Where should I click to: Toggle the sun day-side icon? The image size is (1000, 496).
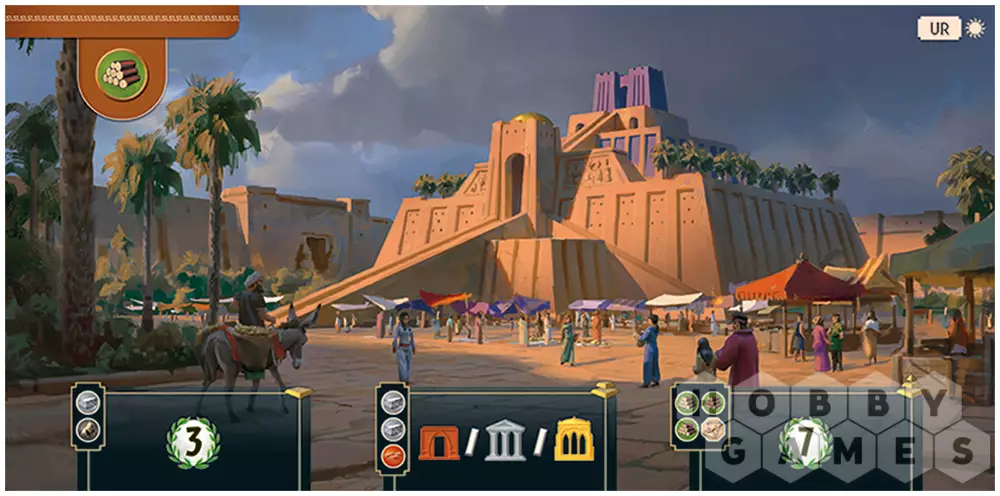973,28
